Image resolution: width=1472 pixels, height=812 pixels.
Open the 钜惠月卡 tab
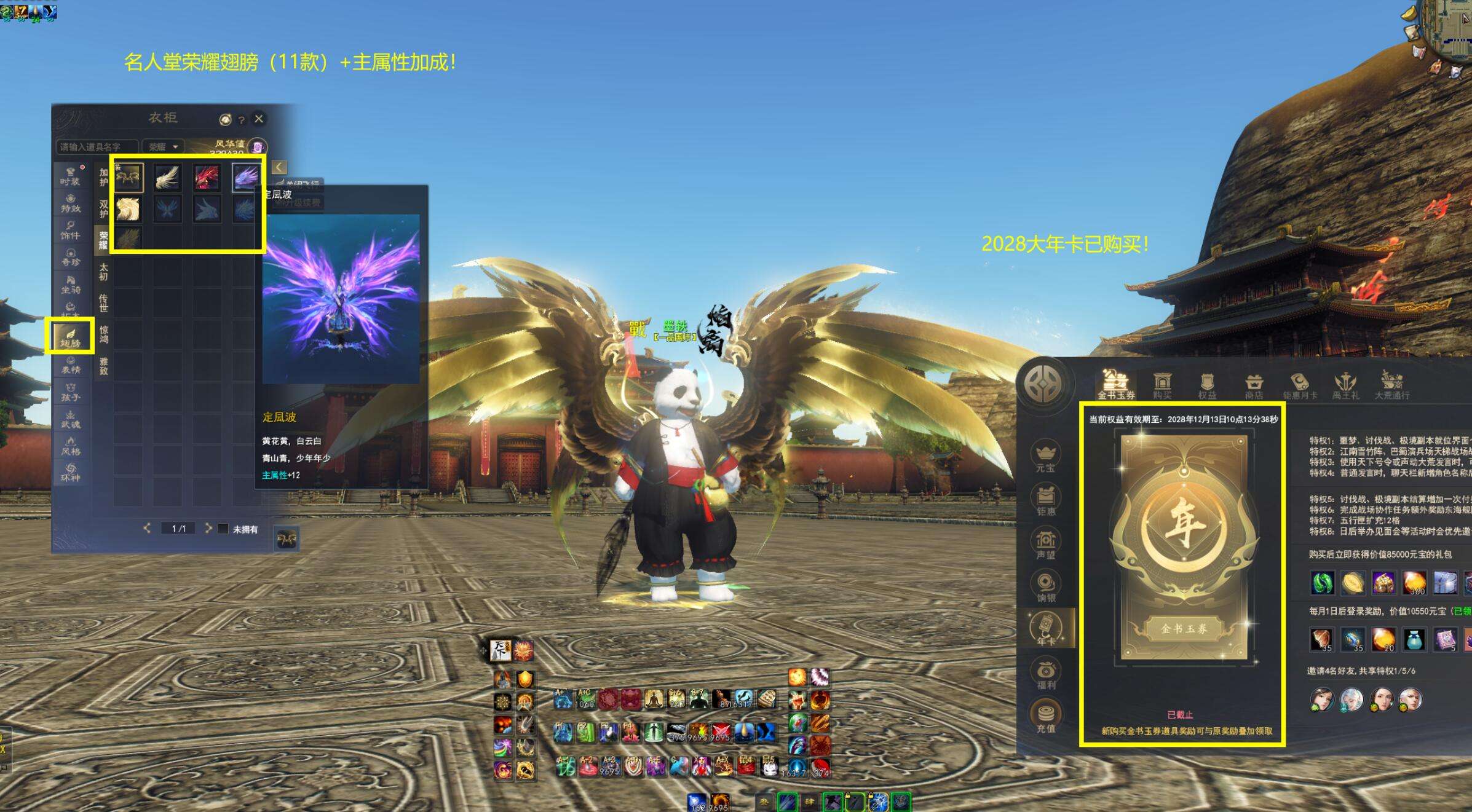tap(1300, 385)
